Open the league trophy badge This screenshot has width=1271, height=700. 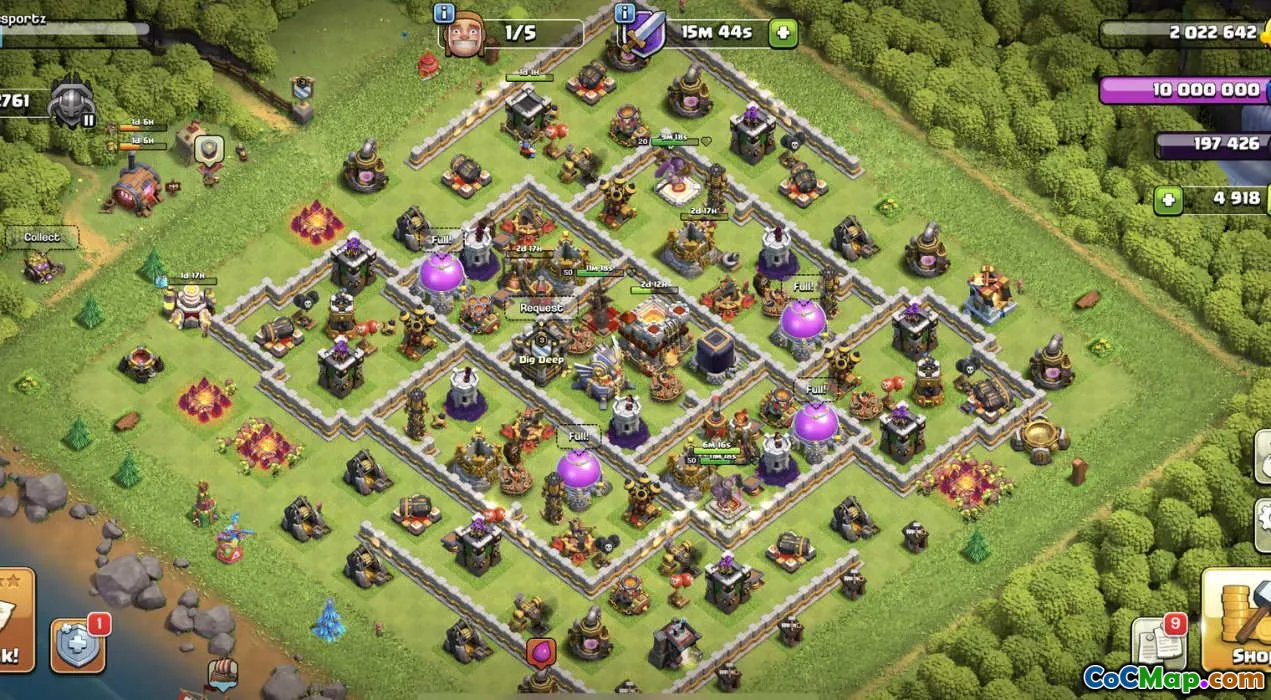click(x=71, y=102)
